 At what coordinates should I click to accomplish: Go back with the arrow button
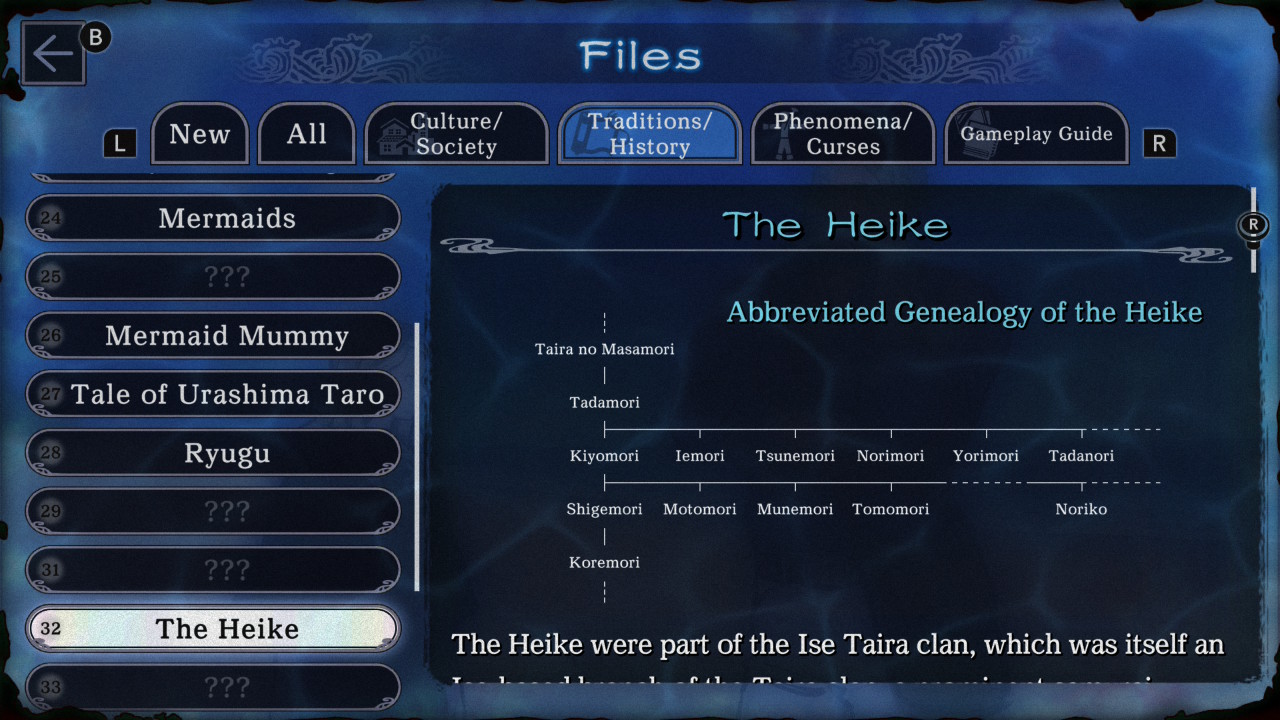click(52, 54)
